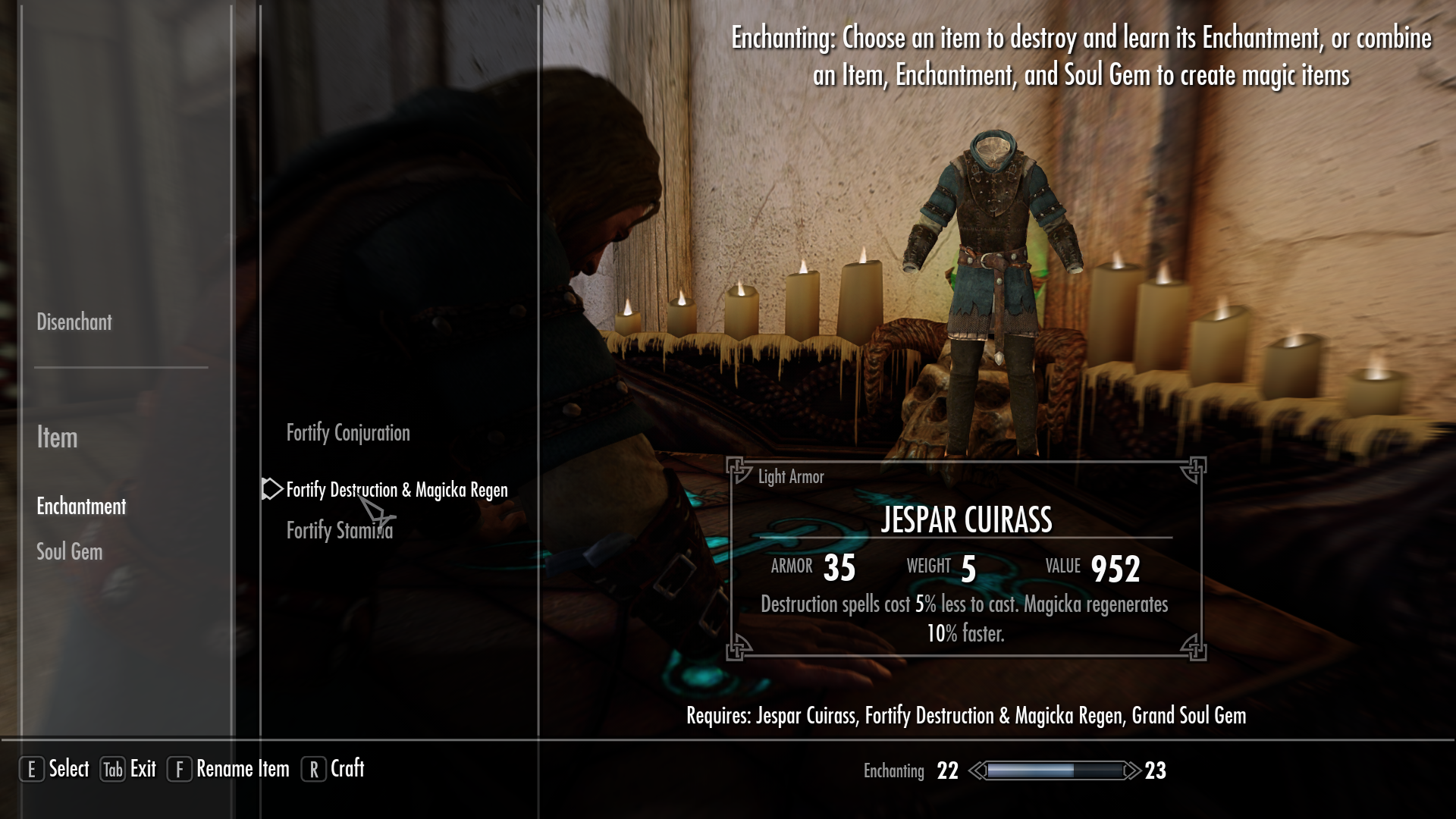Click the diamond selection arrow marker
This screenshot has height=819, width=1456.
coord(271,489)
